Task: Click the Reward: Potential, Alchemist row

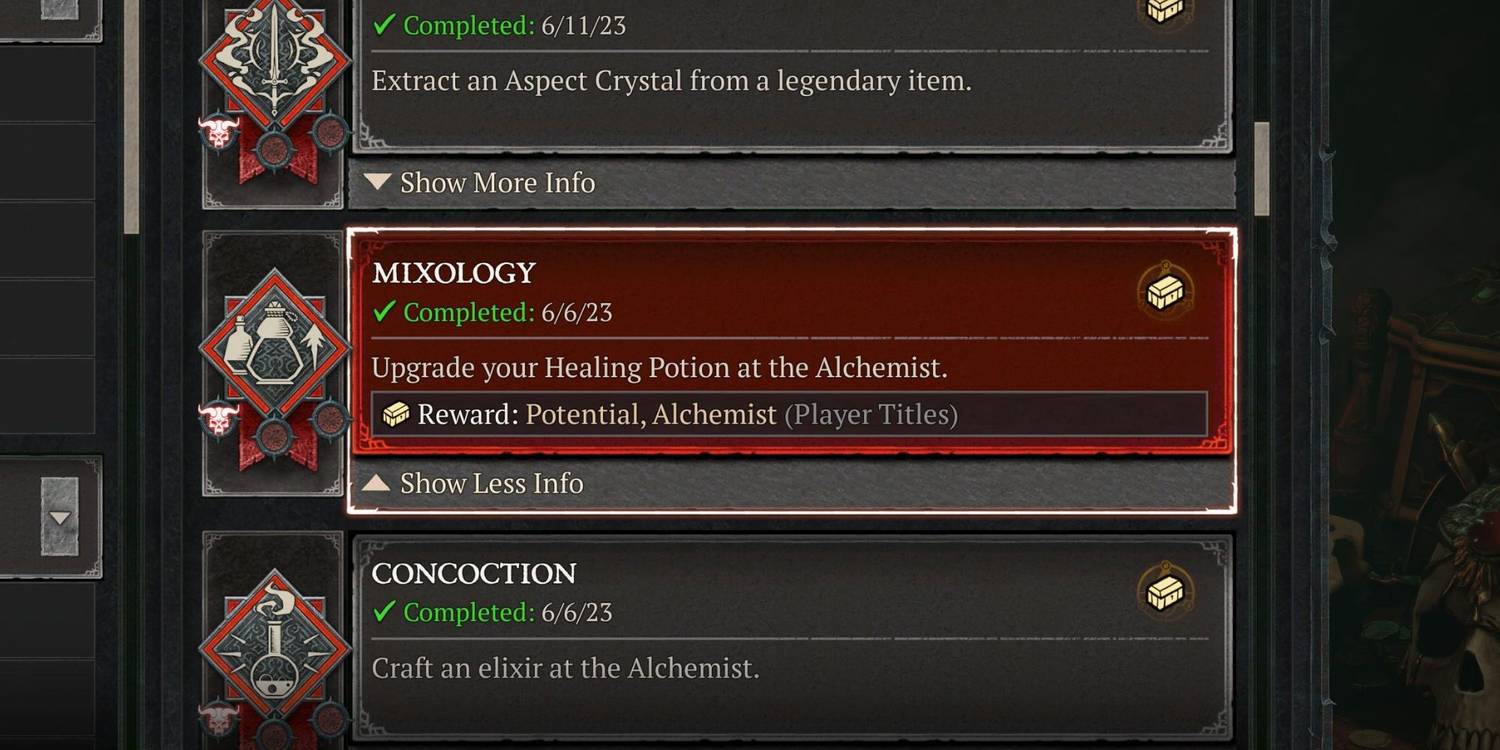Action: [x=790, y=412]
